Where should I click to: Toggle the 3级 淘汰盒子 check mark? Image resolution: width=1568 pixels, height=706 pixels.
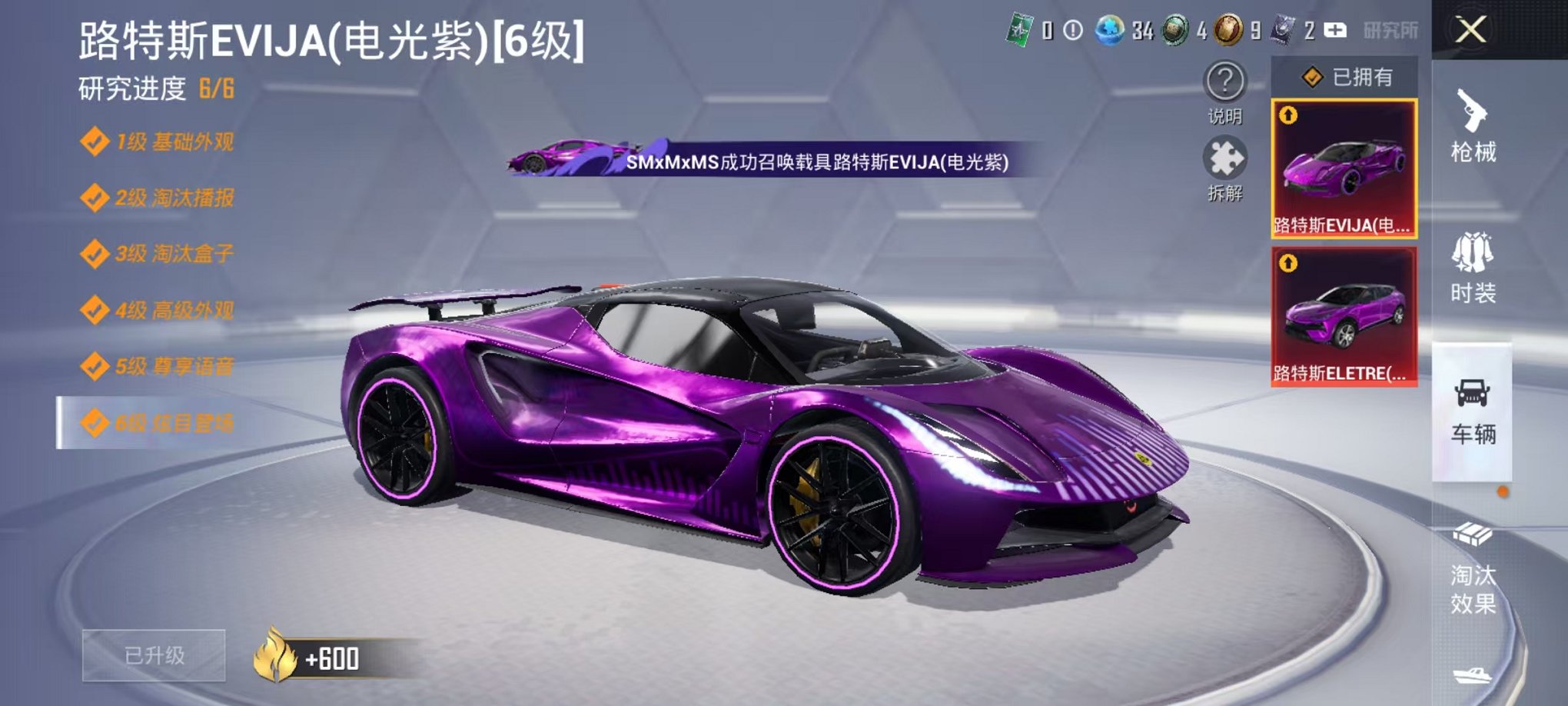pos(95,252)
